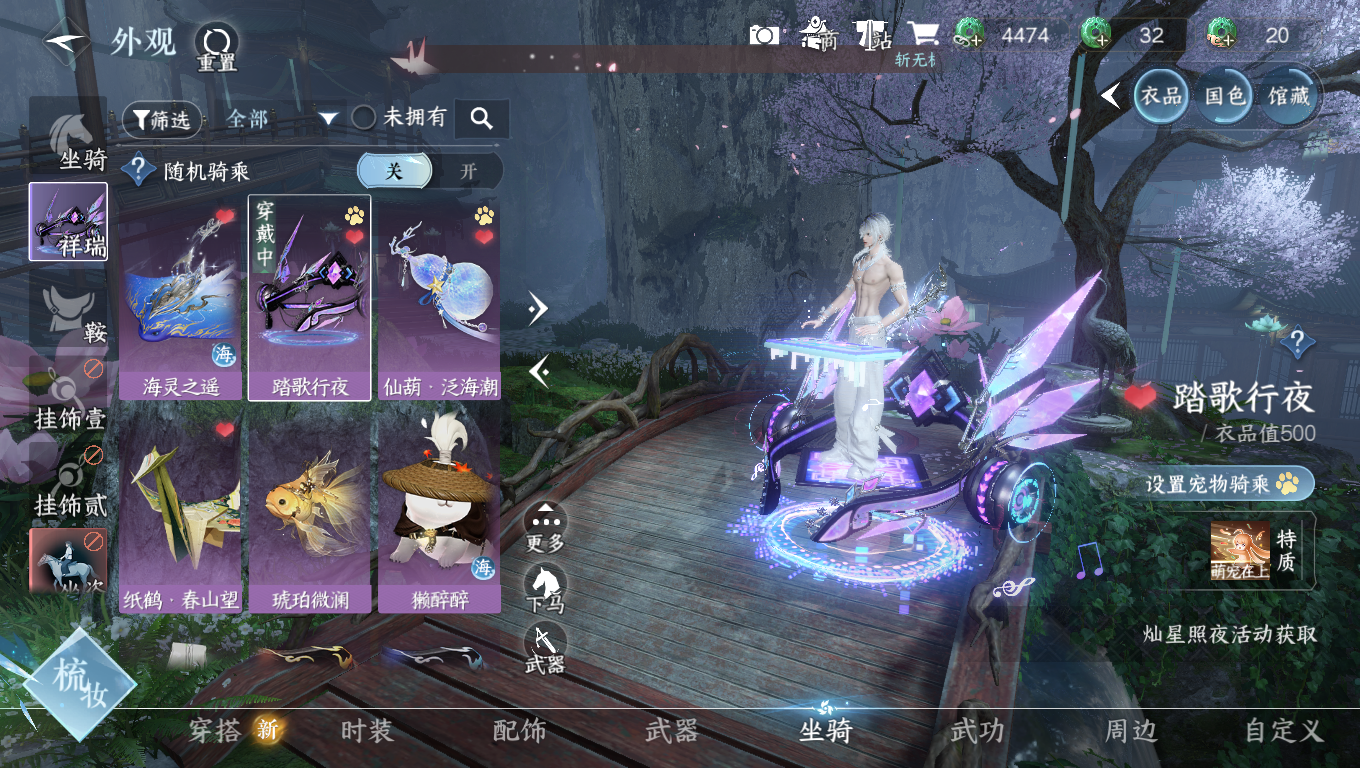1360x768 pixels.
Task: Open the 武器 bottom tab
Action: [x=671, y=731]
